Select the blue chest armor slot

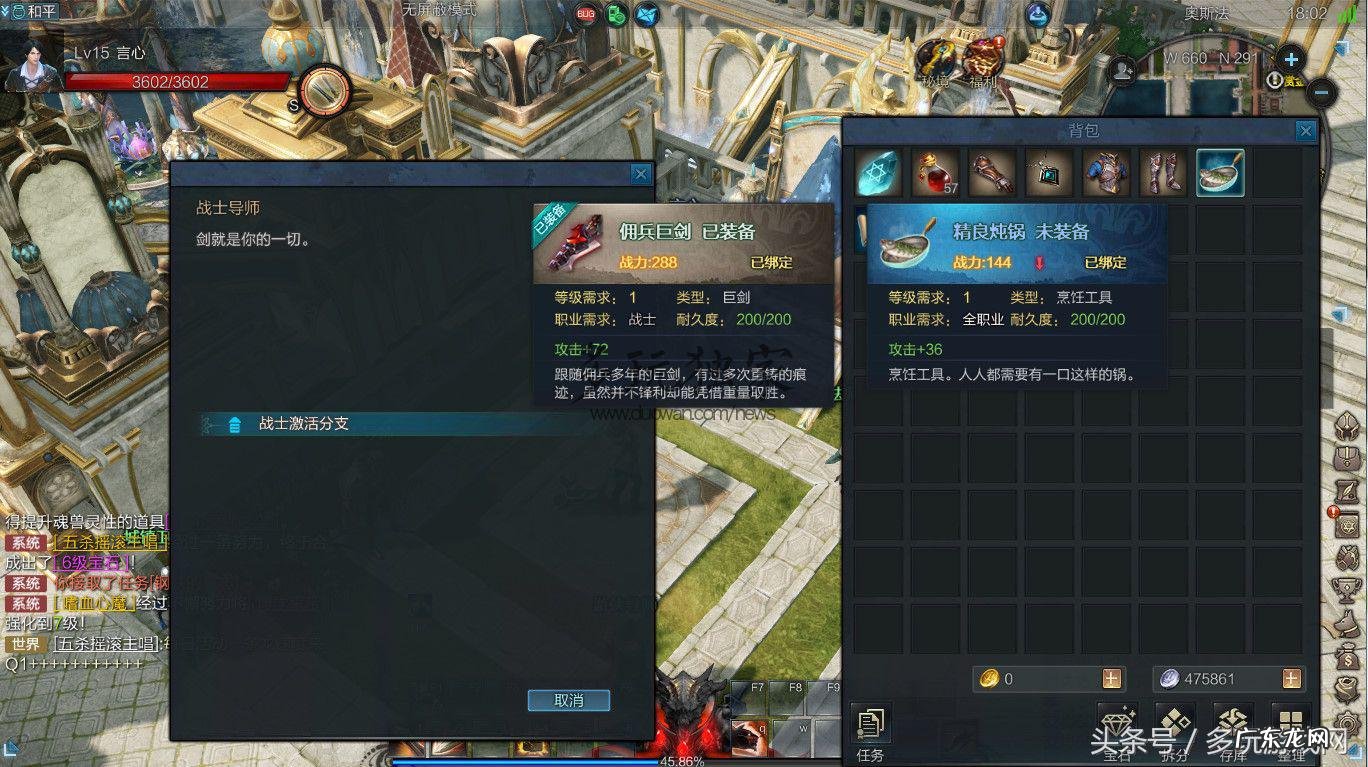point(1106,173)
